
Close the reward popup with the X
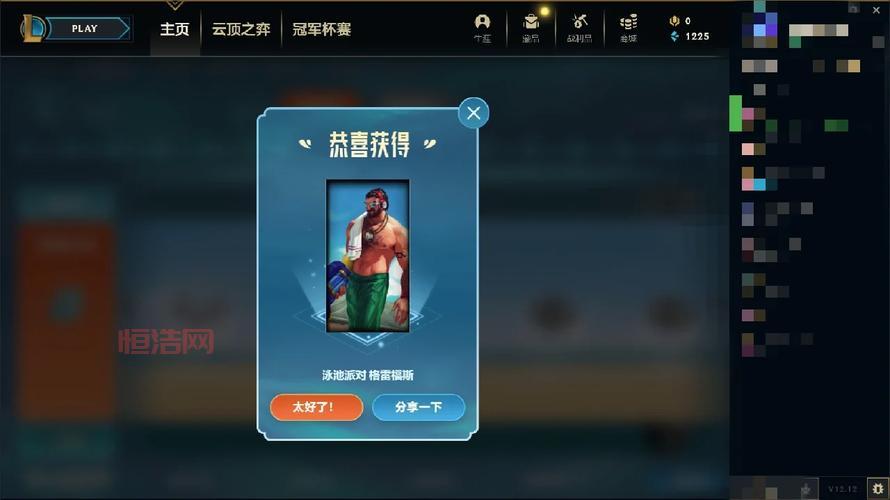[473, 113]
